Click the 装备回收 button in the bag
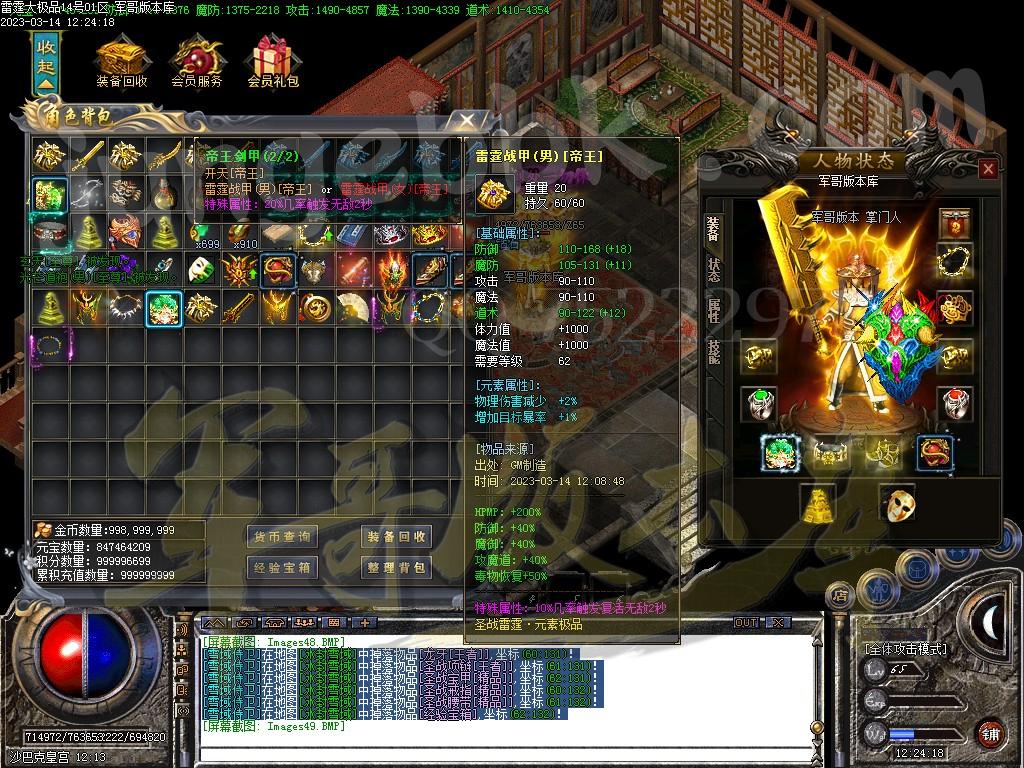1024x768 pixels. pos(395,537)
